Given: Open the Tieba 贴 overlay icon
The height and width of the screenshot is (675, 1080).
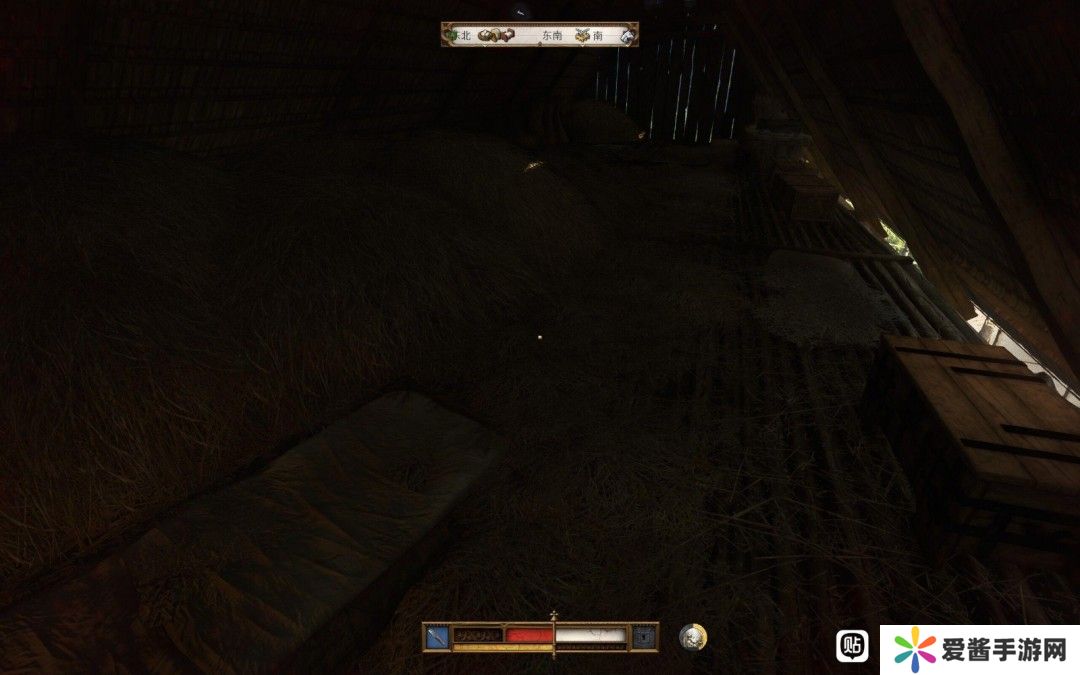Looking at the screenshot, I should (x=852, y=647).
